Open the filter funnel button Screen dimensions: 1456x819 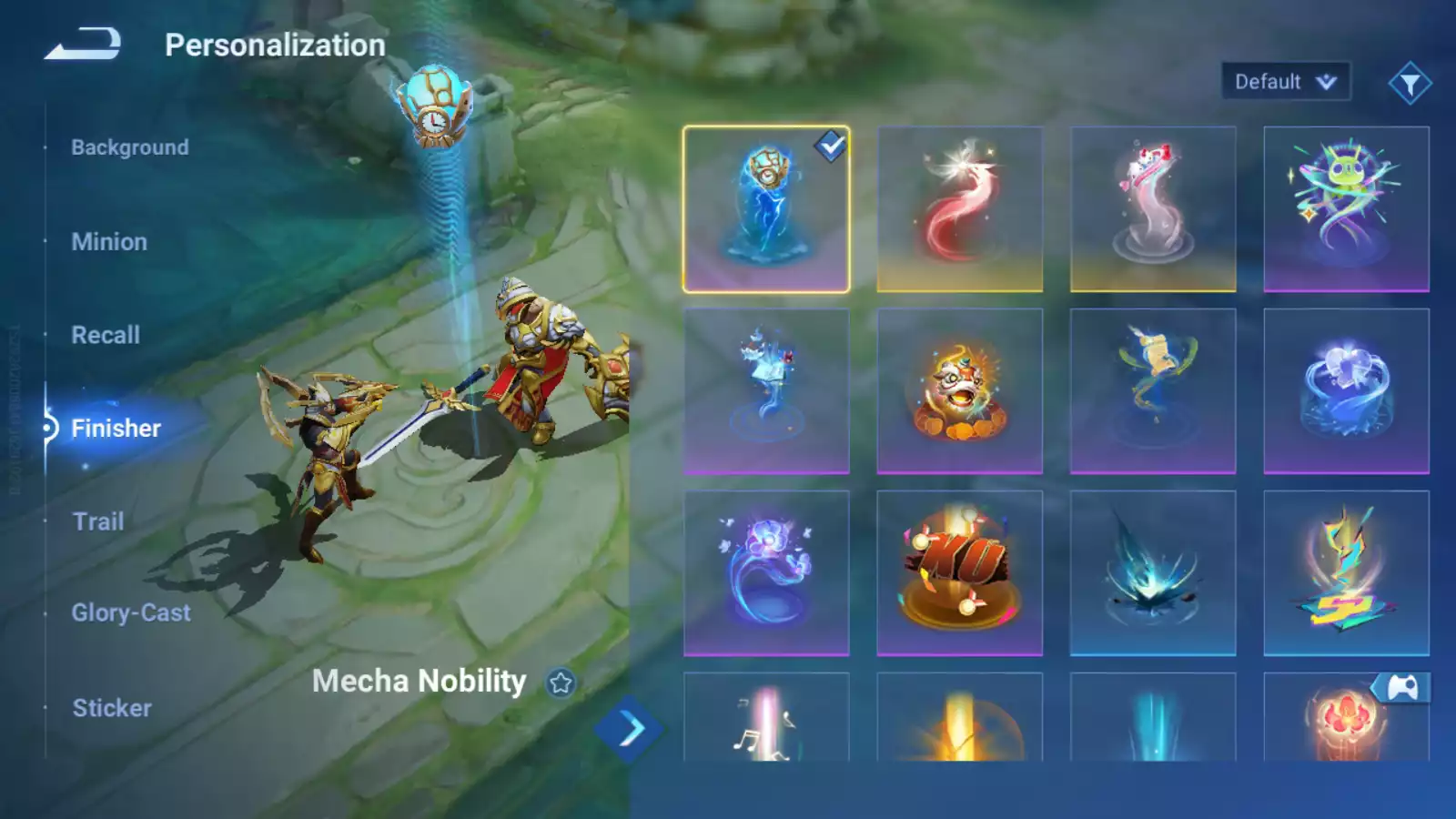point(1410,84)
